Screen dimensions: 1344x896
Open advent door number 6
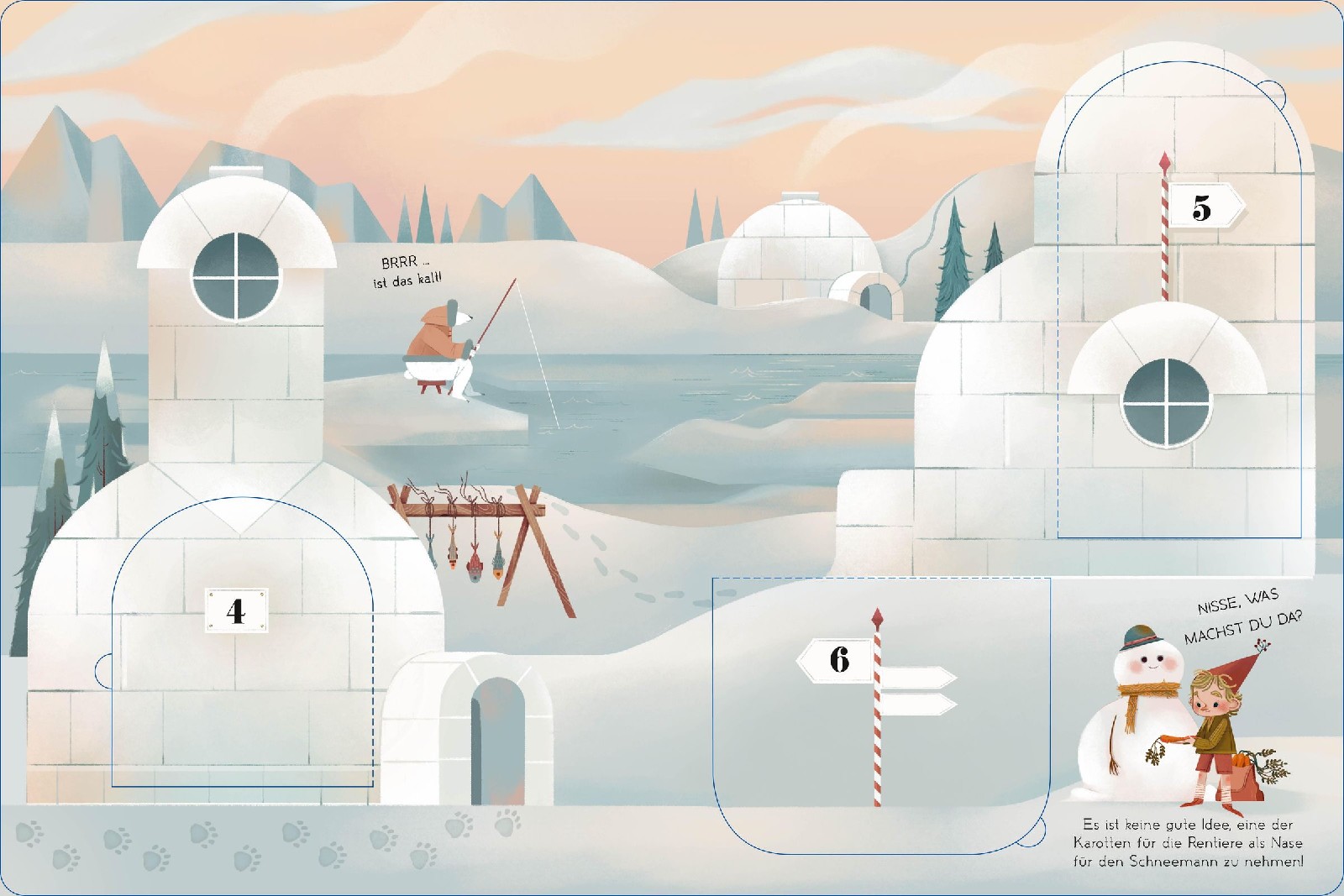pos(880,714)
